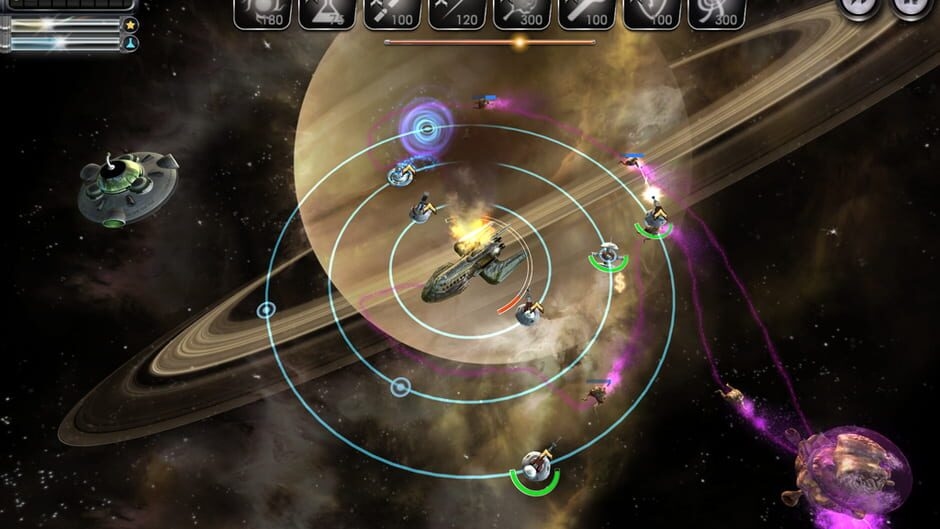Choose the flask build icon costing 75
This screenshot has height=529, width=940.
[x=327, y=11]
